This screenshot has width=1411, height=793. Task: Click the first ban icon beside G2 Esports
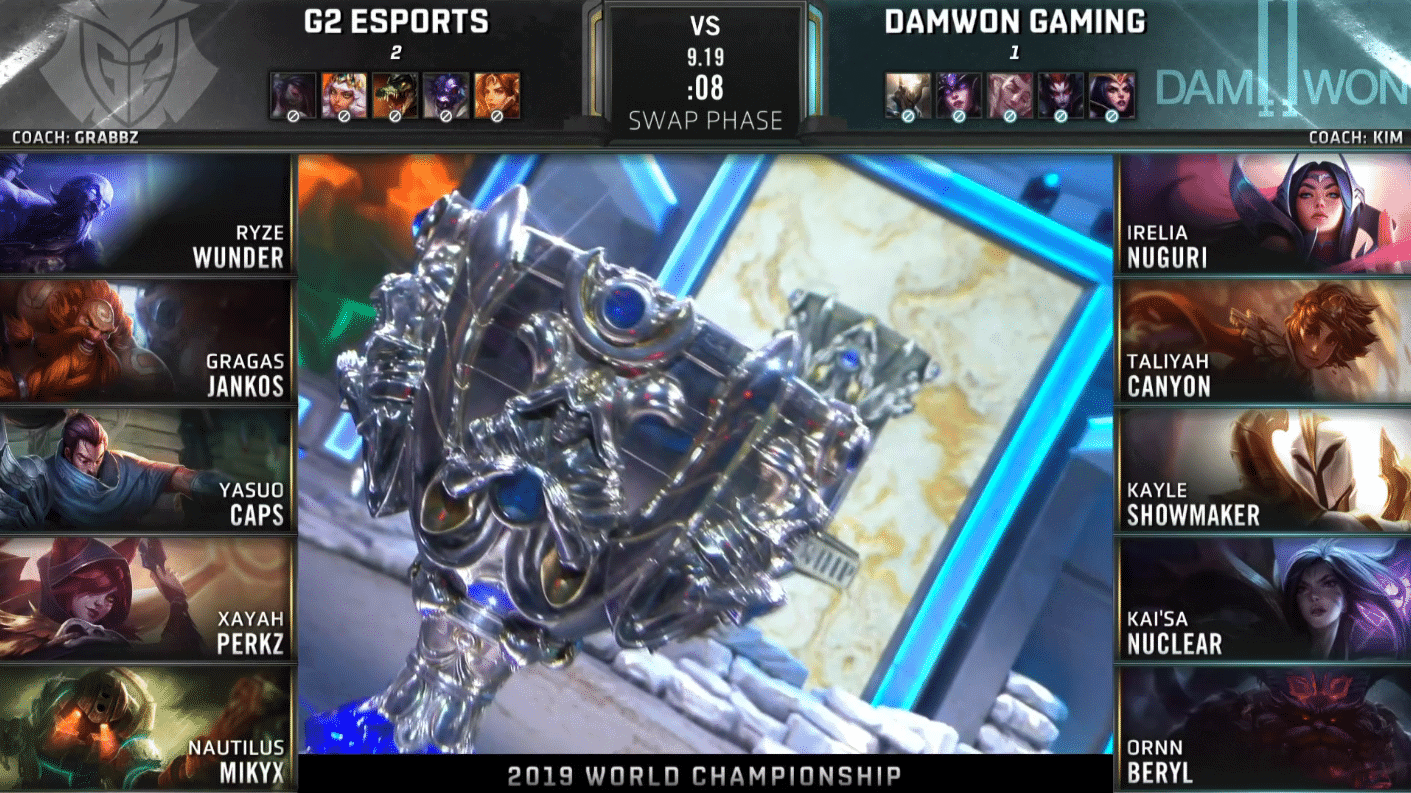coord(293,95)
